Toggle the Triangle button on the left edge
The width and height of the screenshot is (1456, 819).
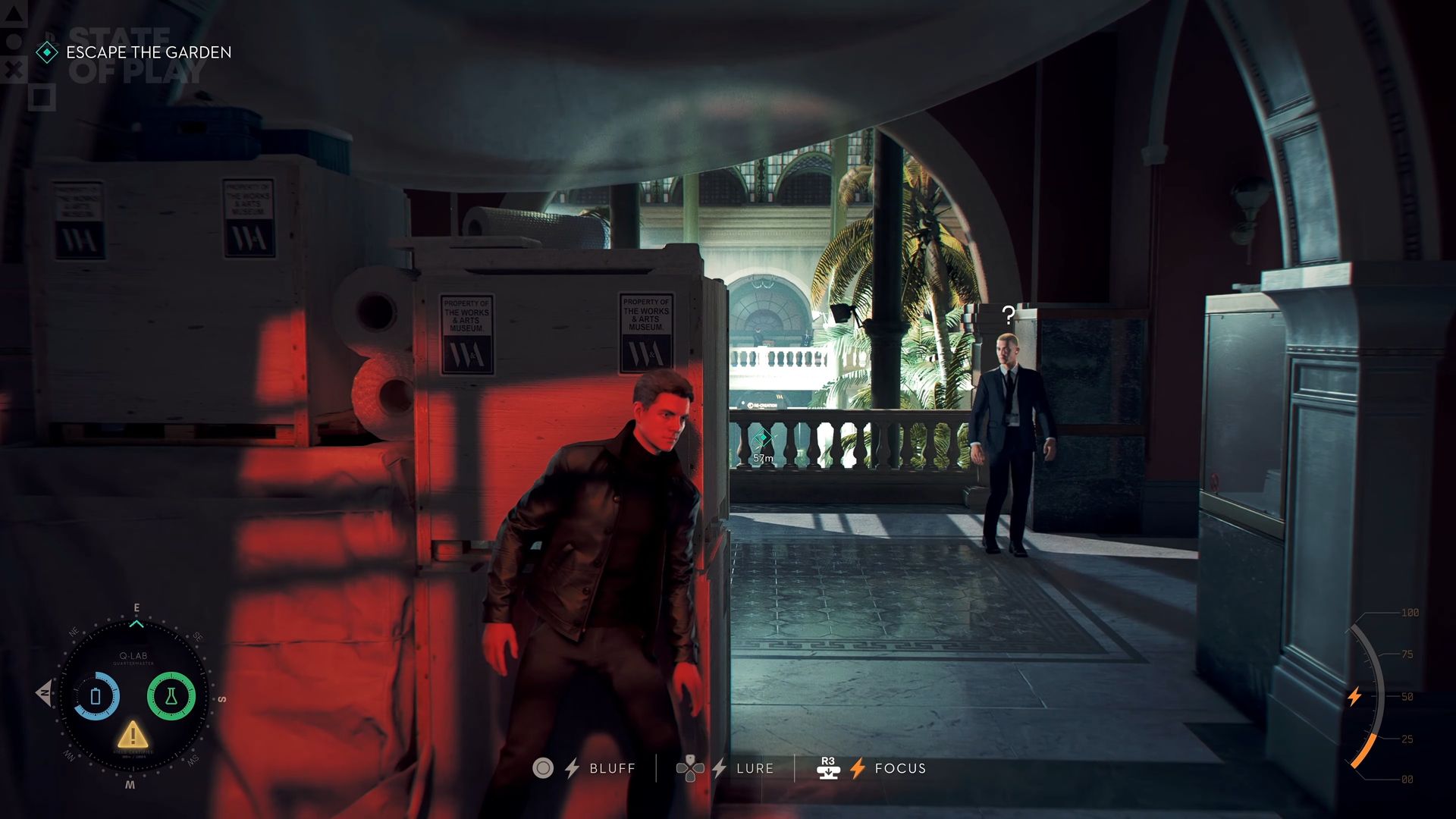[x=13, y=13]
